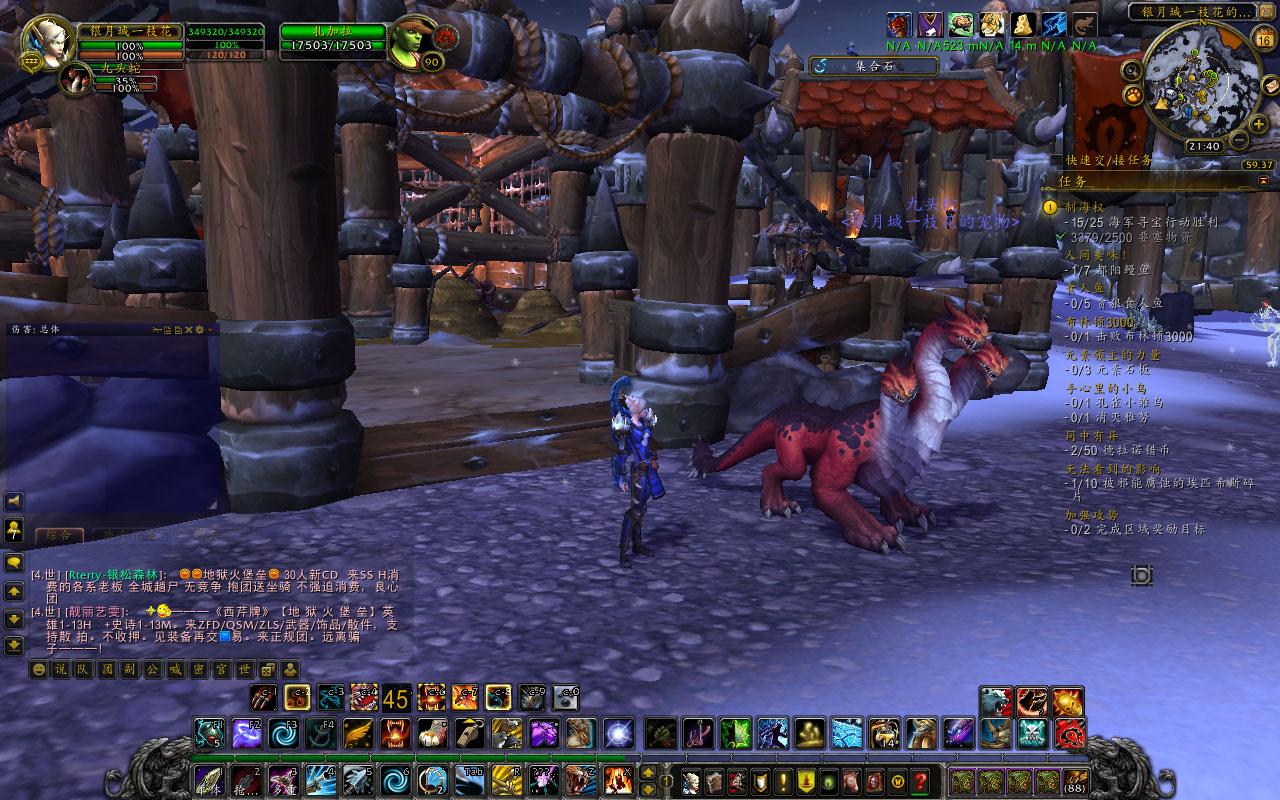Toggle the paw print tracking button
Viewport: 1280px width, 800px height.
pyautogui.click(x=1134, y=95)
